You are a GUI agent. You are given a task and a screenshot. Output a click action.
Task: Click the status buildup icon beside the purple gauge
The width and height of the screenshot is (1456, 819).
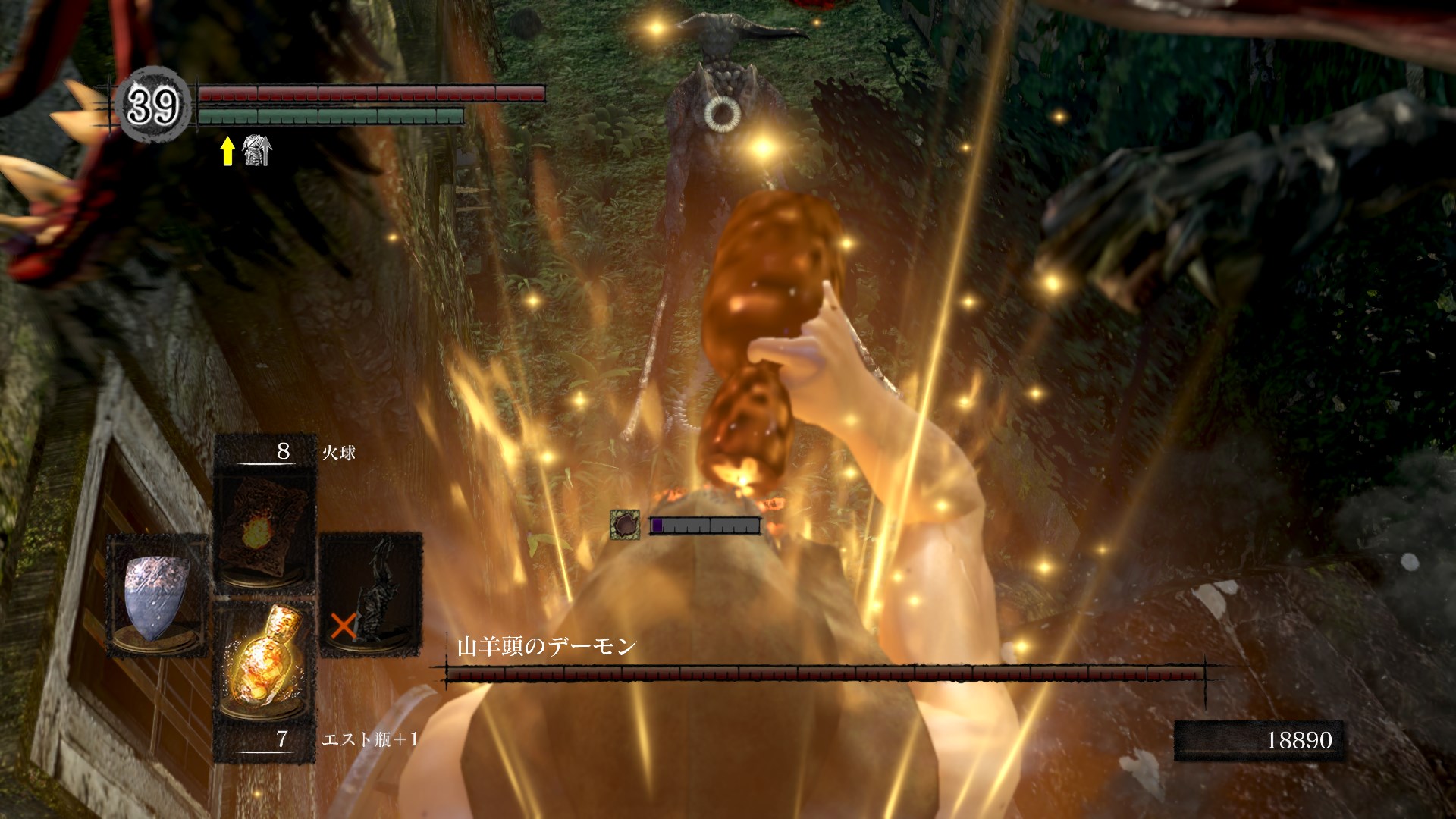(x=625, y=525)
